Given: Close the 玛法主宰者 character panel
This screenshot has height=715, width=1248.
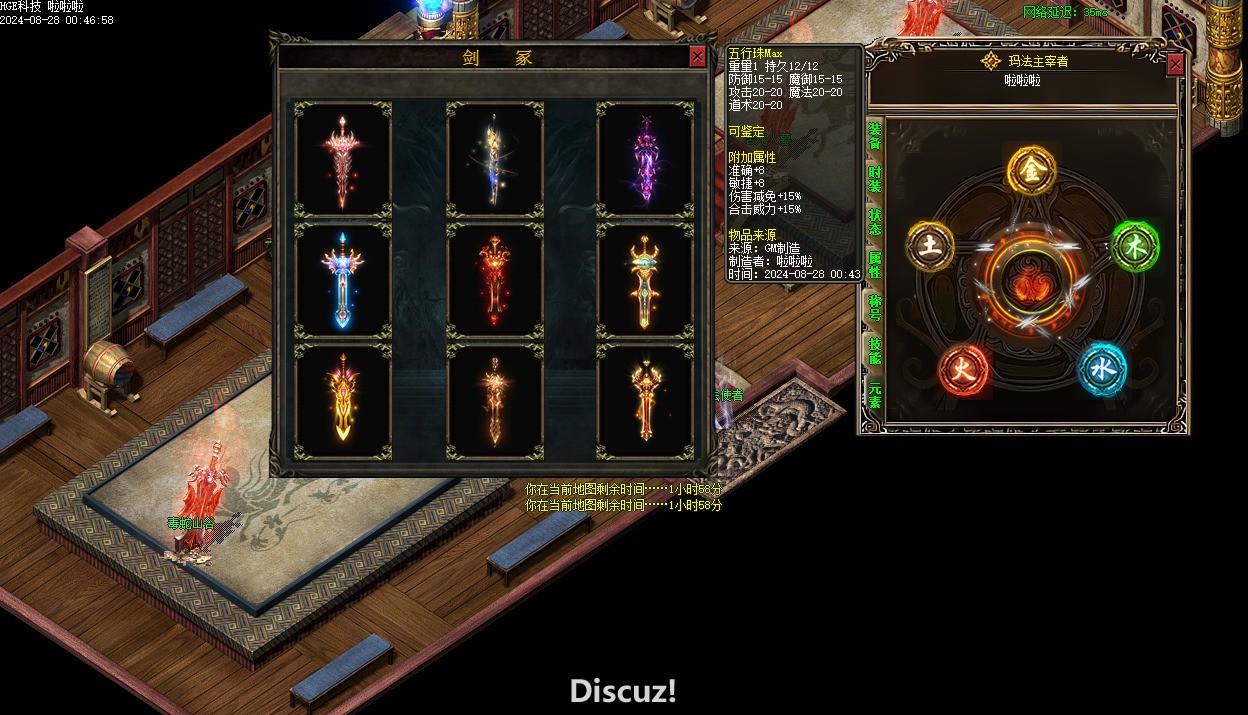Looking at the screenshot, I should (1175, 64).
